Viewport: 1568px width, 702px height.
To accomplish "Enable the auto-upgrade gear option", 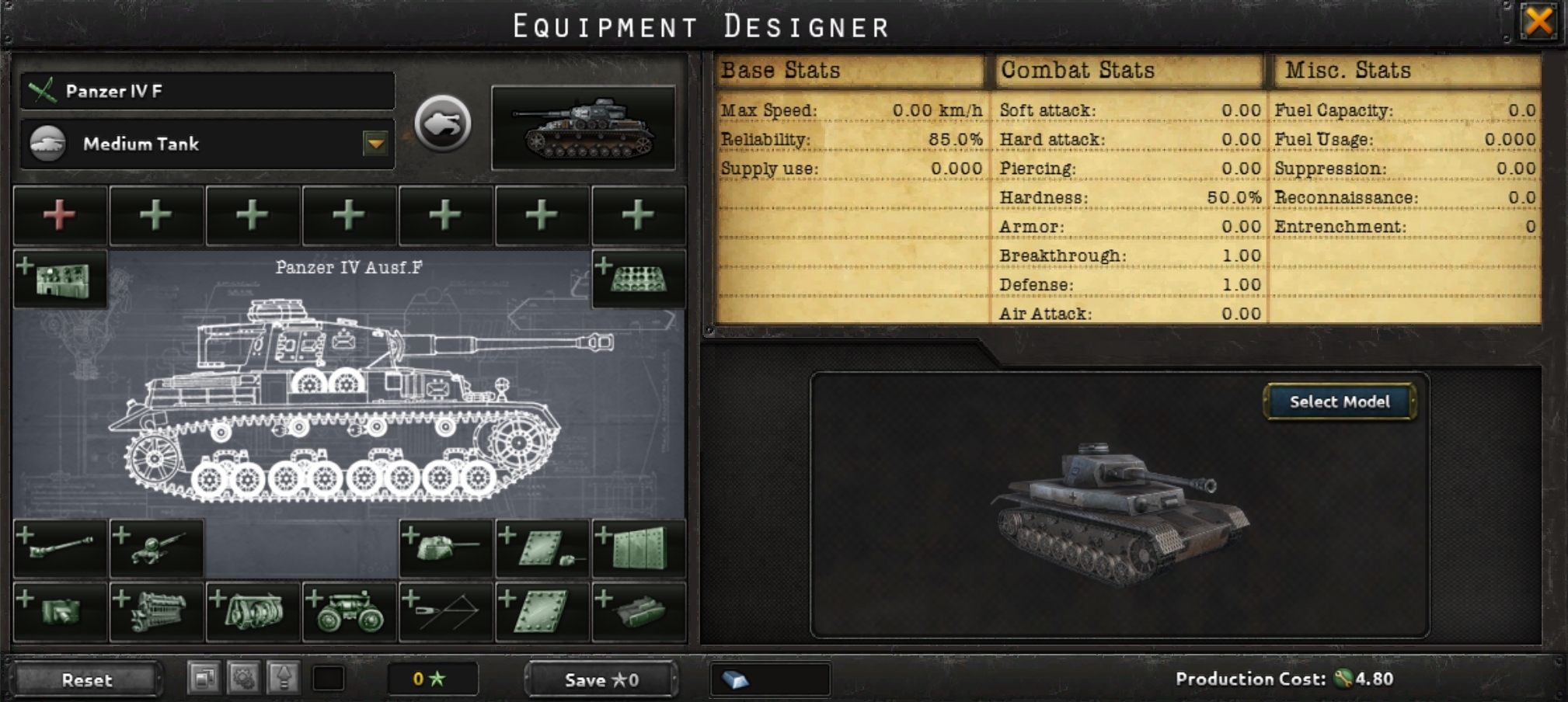I will coord(243,679).
